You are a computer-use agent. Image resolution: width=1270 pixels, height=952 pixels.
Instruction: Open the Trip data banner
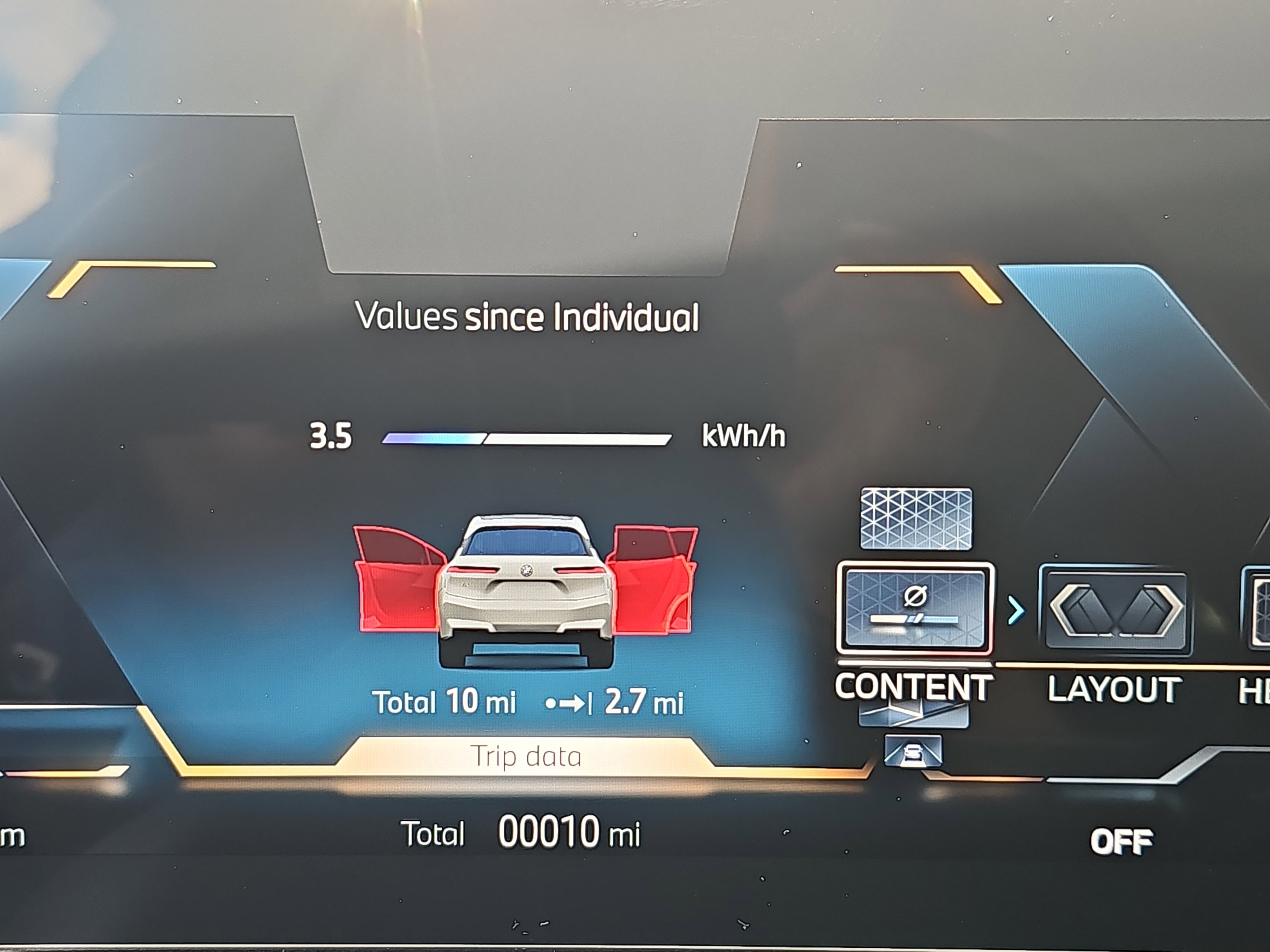(x=526, y=756)
